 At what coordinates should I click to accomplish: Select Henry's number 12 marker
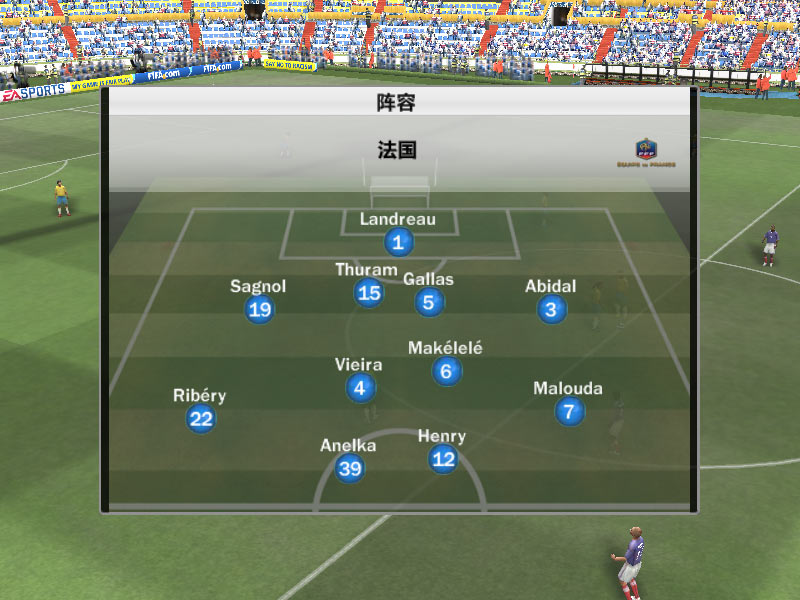pos(442,459)
